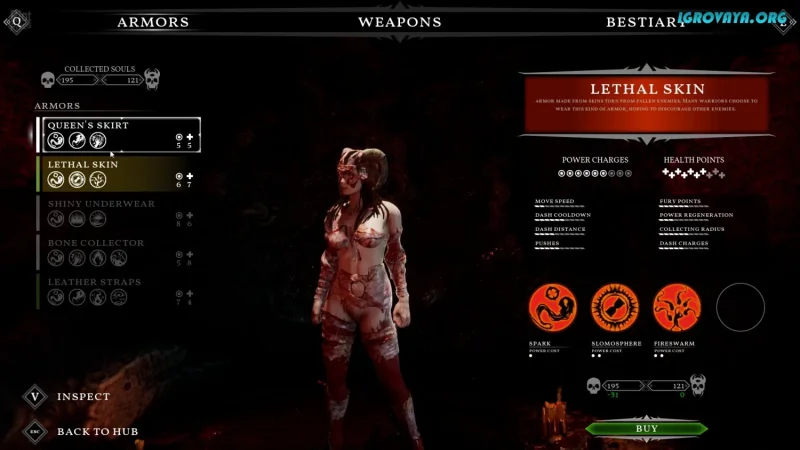
Task: Choose the Lethal Skin armor row
Action: [x=119, y=173]
